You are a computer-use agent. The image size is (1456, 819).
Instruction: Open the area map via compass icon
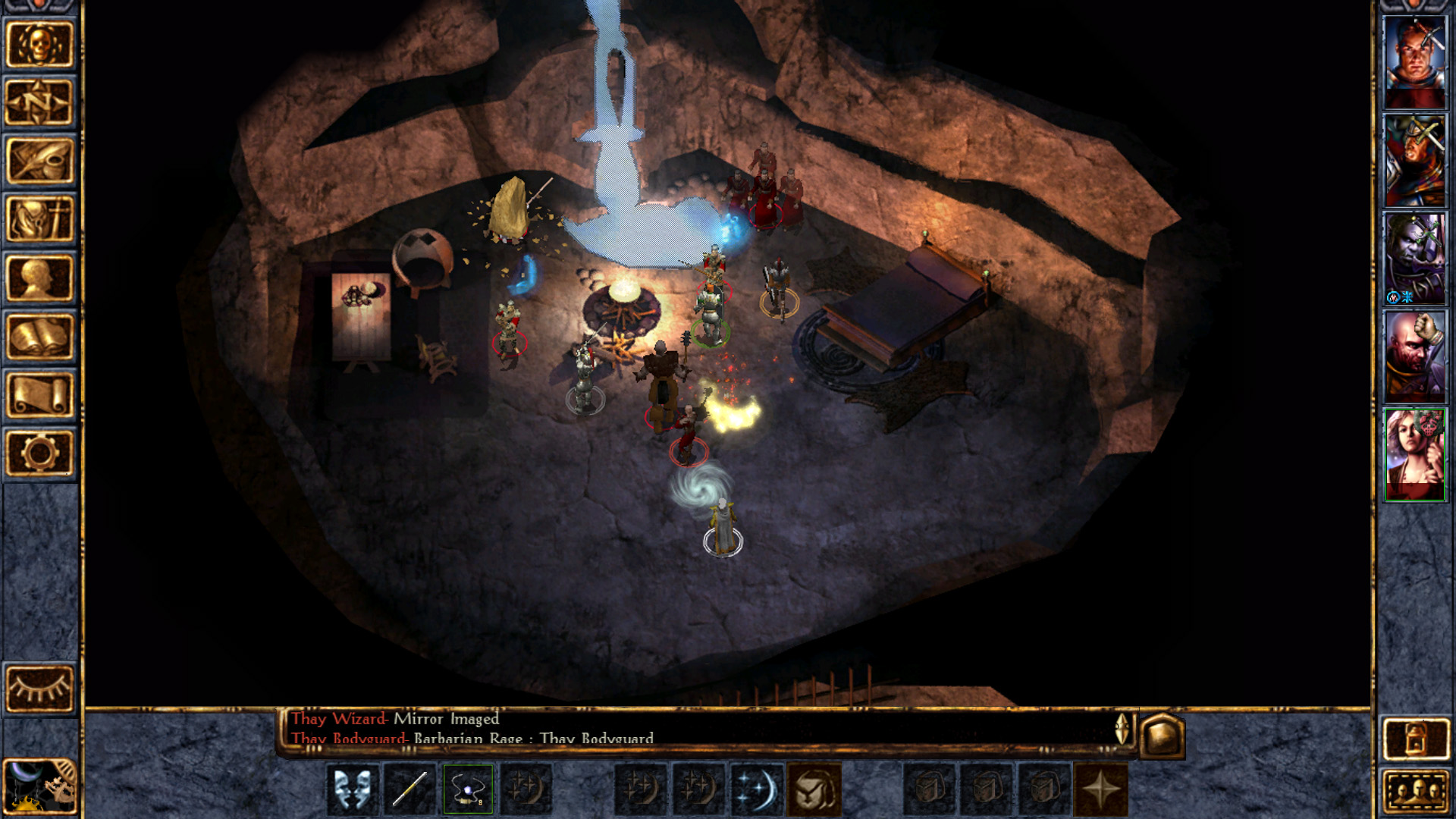tap(39, 102)
